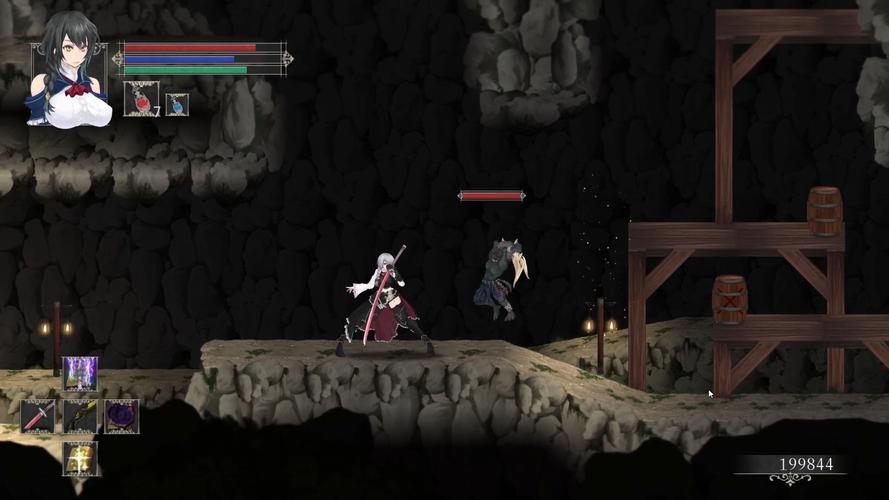Screen dimensions: 889x500
Task: Click the dark-haired character portrait
Action: tap(68, 82)
